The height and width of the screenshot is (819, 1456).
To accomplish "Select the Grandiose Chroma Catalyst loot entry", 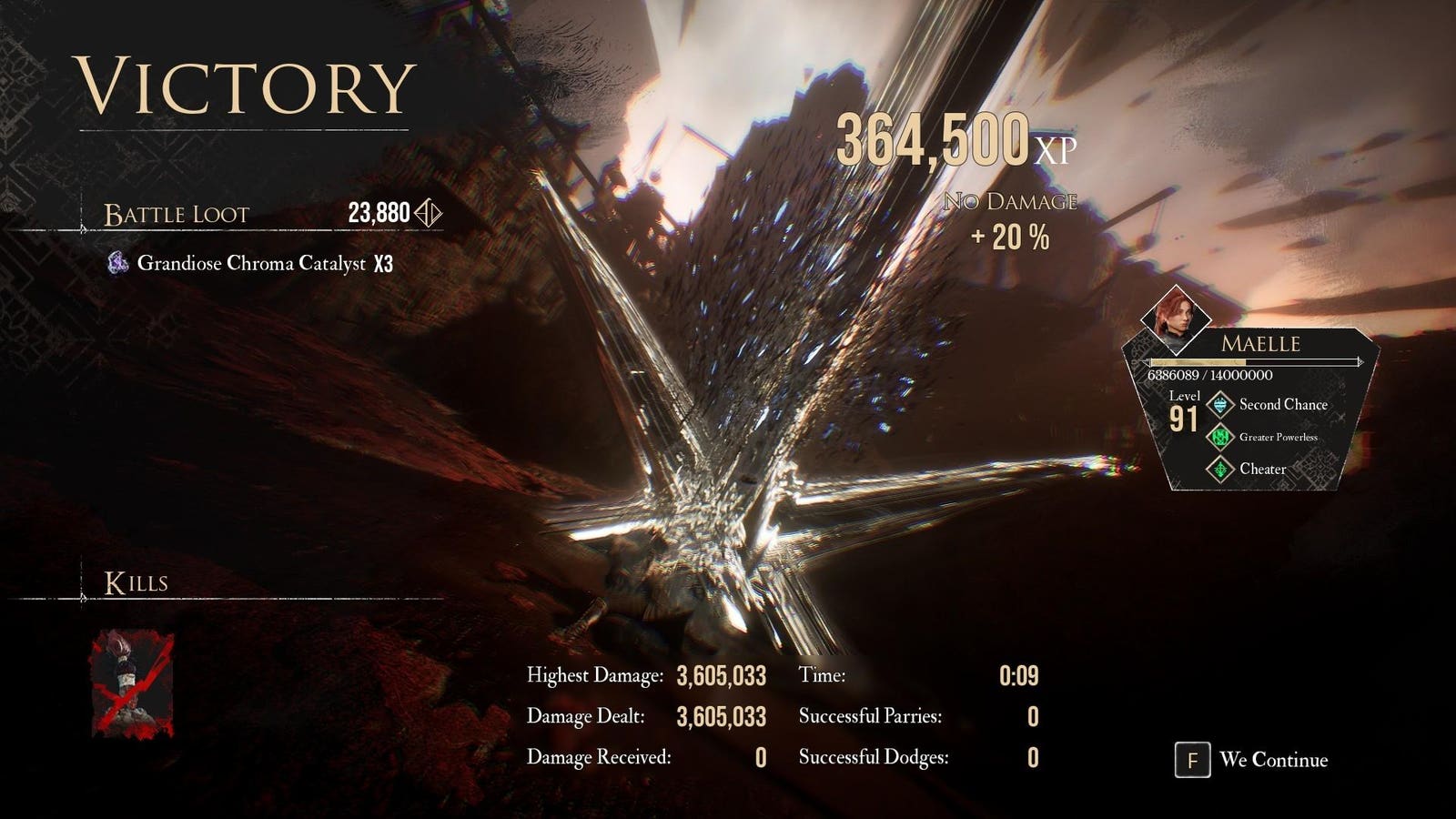I will click(251, 264).
